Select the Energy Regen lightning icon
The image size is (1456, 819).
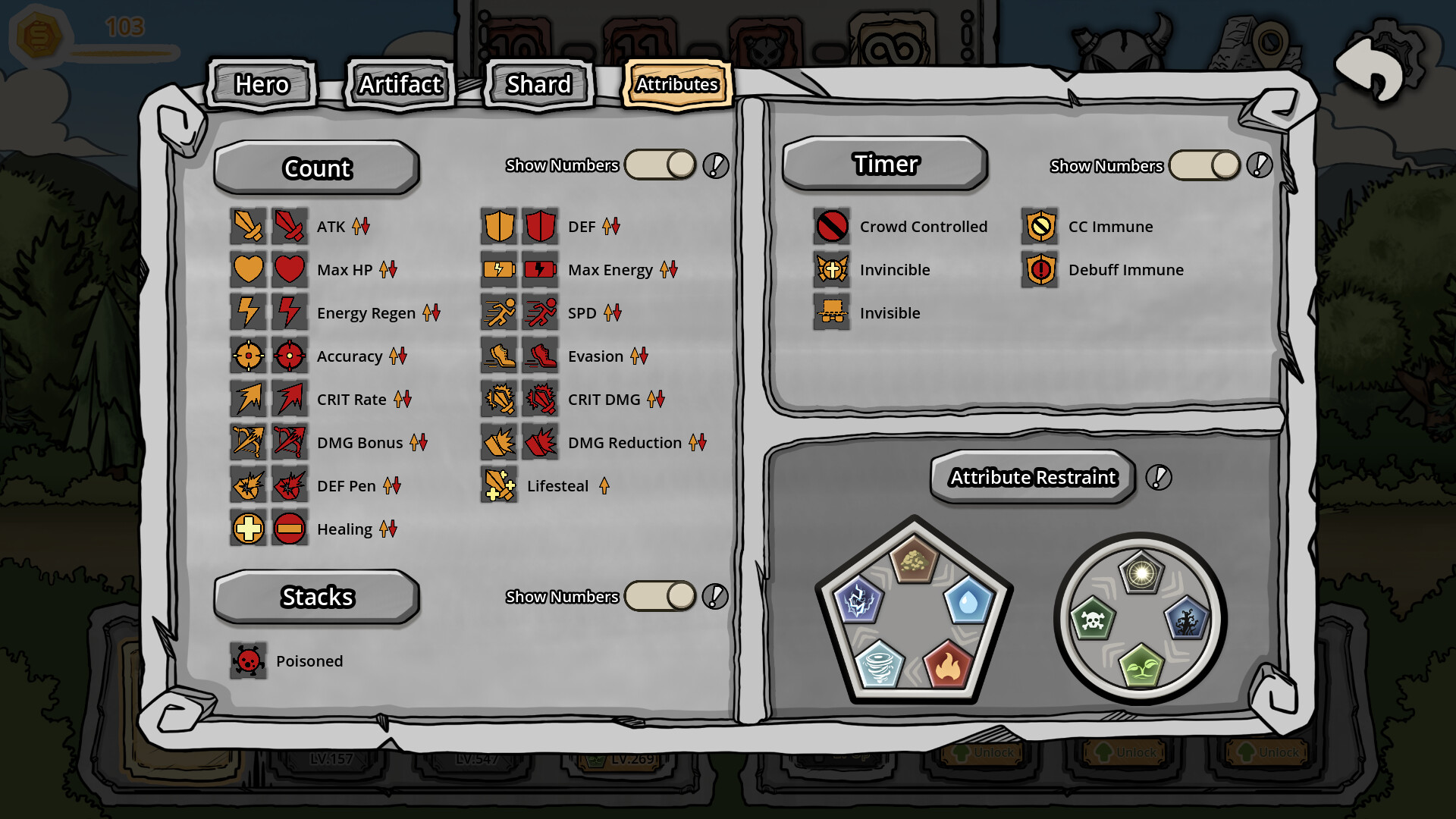coord(249,312)
